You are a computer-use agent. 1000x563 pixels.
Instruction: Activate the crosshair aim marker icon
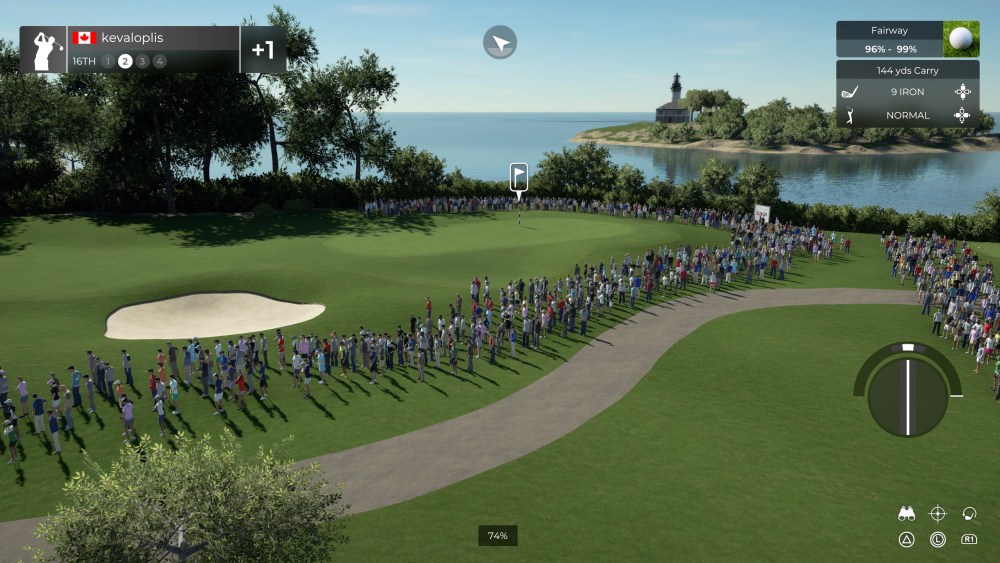point(938,514)
